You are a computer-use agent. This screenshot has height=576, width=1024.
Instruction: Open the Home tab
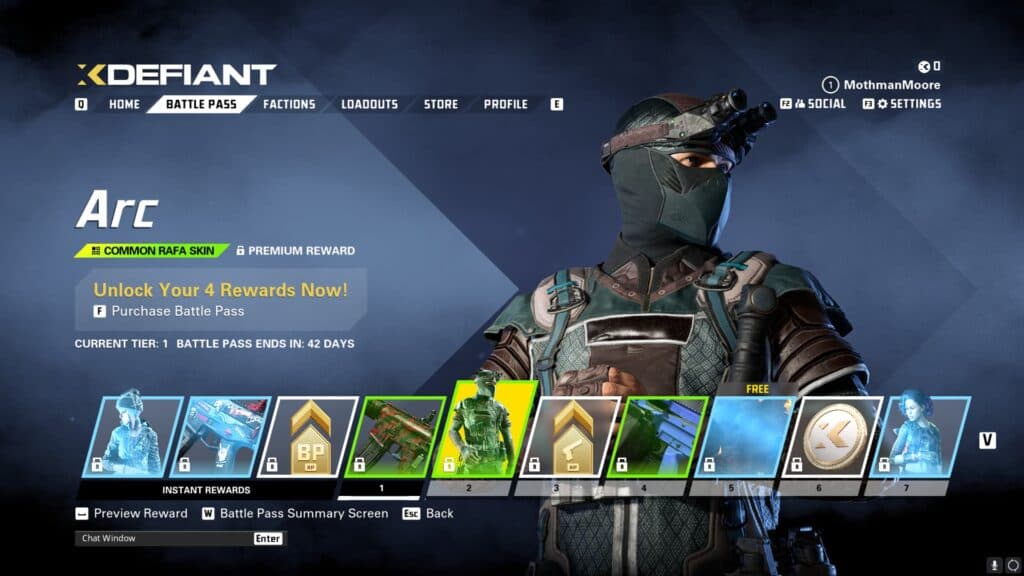(124, 104)
